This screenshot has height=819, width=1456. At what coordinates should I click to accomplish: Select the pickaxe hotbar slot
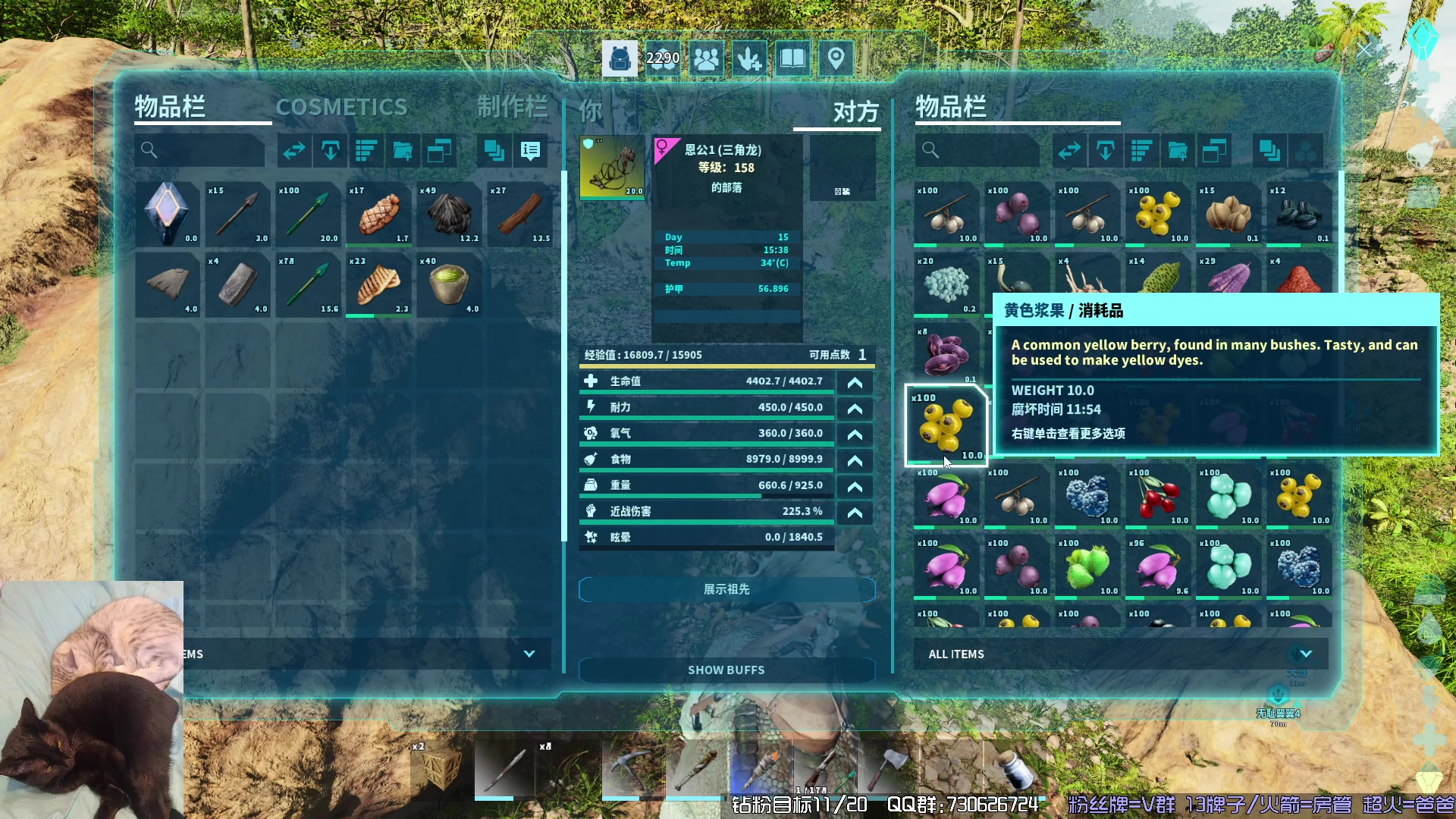click(x=632, y=768)
